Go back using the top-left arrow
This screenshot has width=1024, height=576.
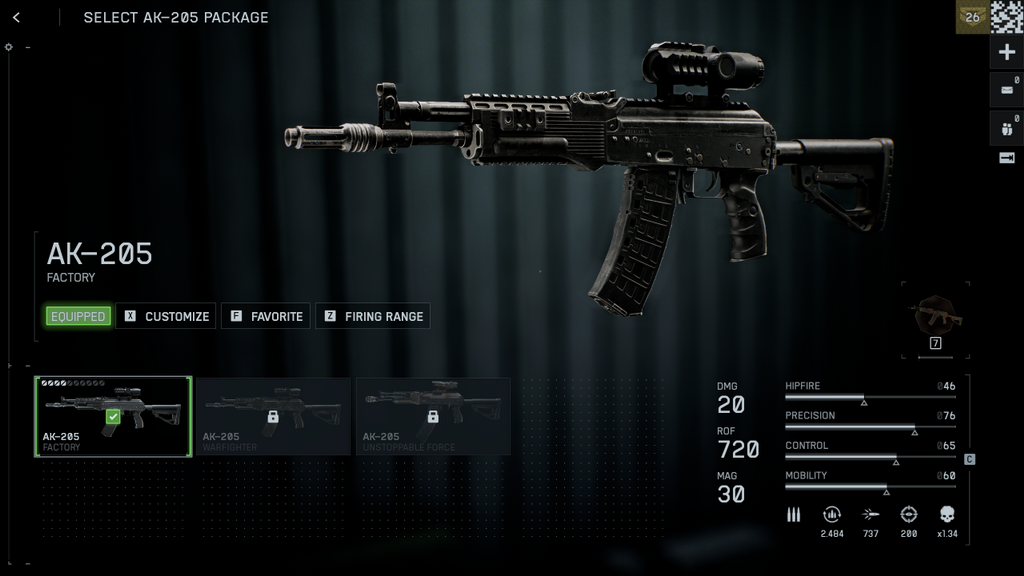pos(16,17)
